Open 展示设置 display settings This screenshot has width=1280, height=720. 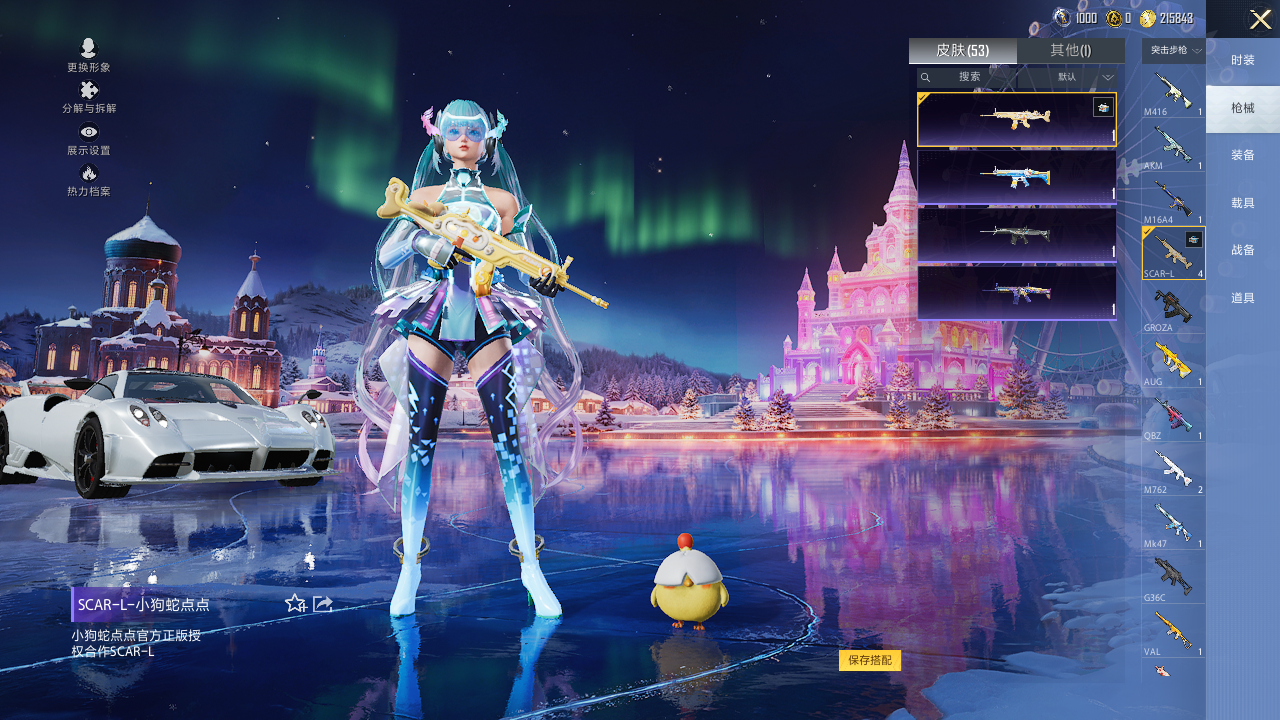tap(89, 139)
